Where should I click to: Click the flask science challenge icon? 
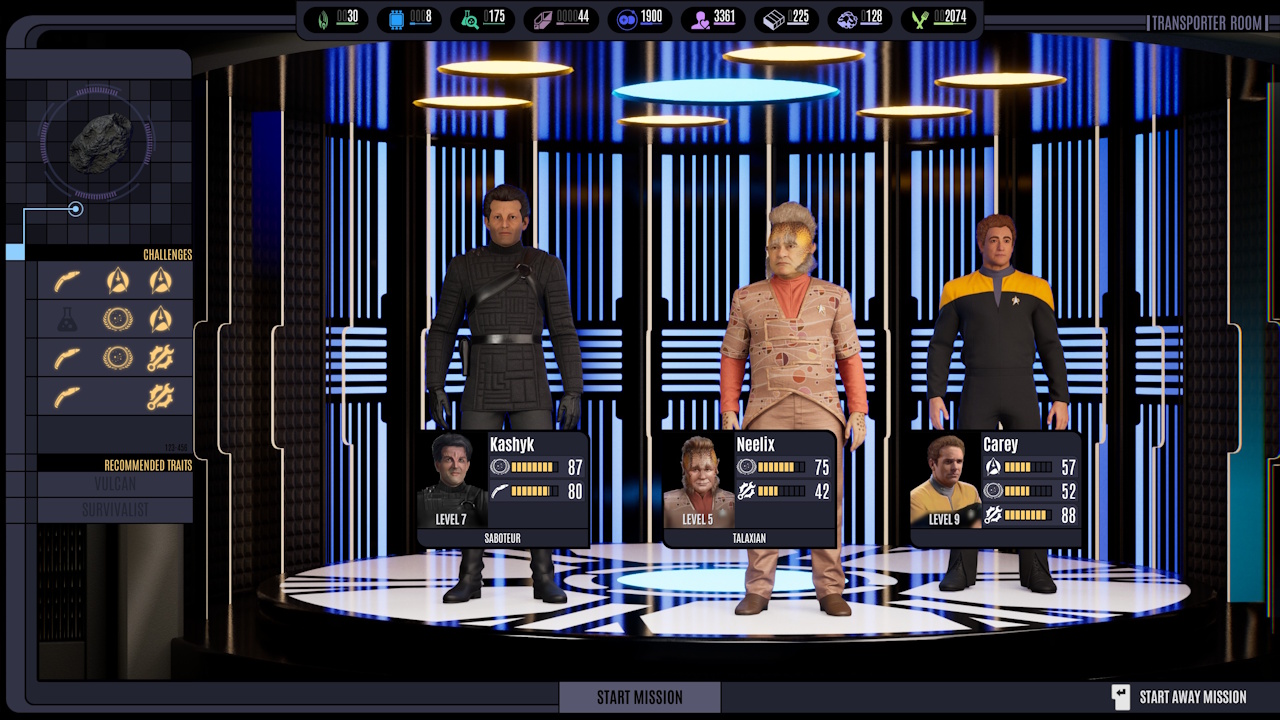(x=67, y=320)
